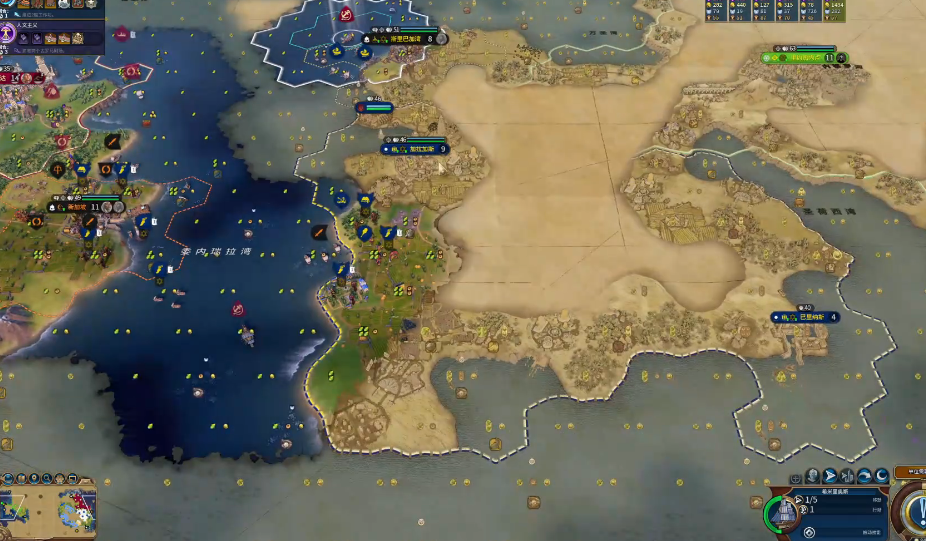Select the sailing ship unit portrait
Viewport: 926px width, 541px height.
pyautogui.click(x=782, y=512)
